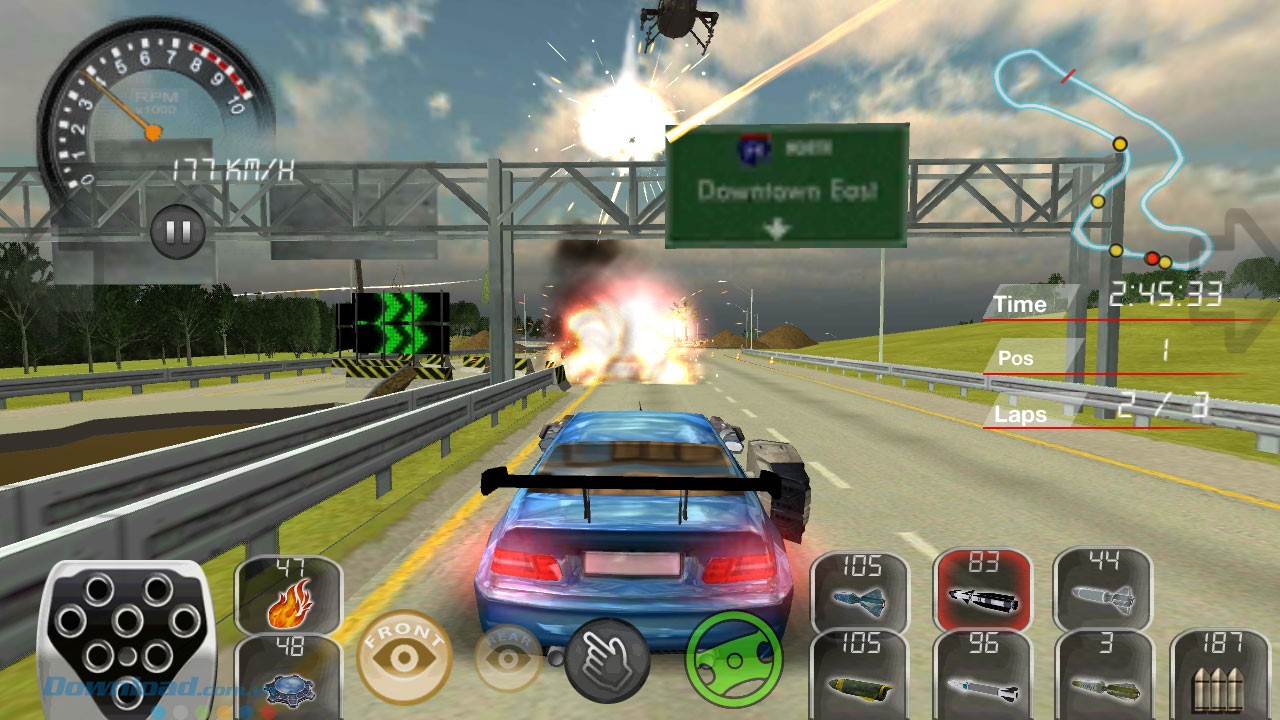Fire the blue-finned bomb with 105 ammo

click(x=859, y=592)
